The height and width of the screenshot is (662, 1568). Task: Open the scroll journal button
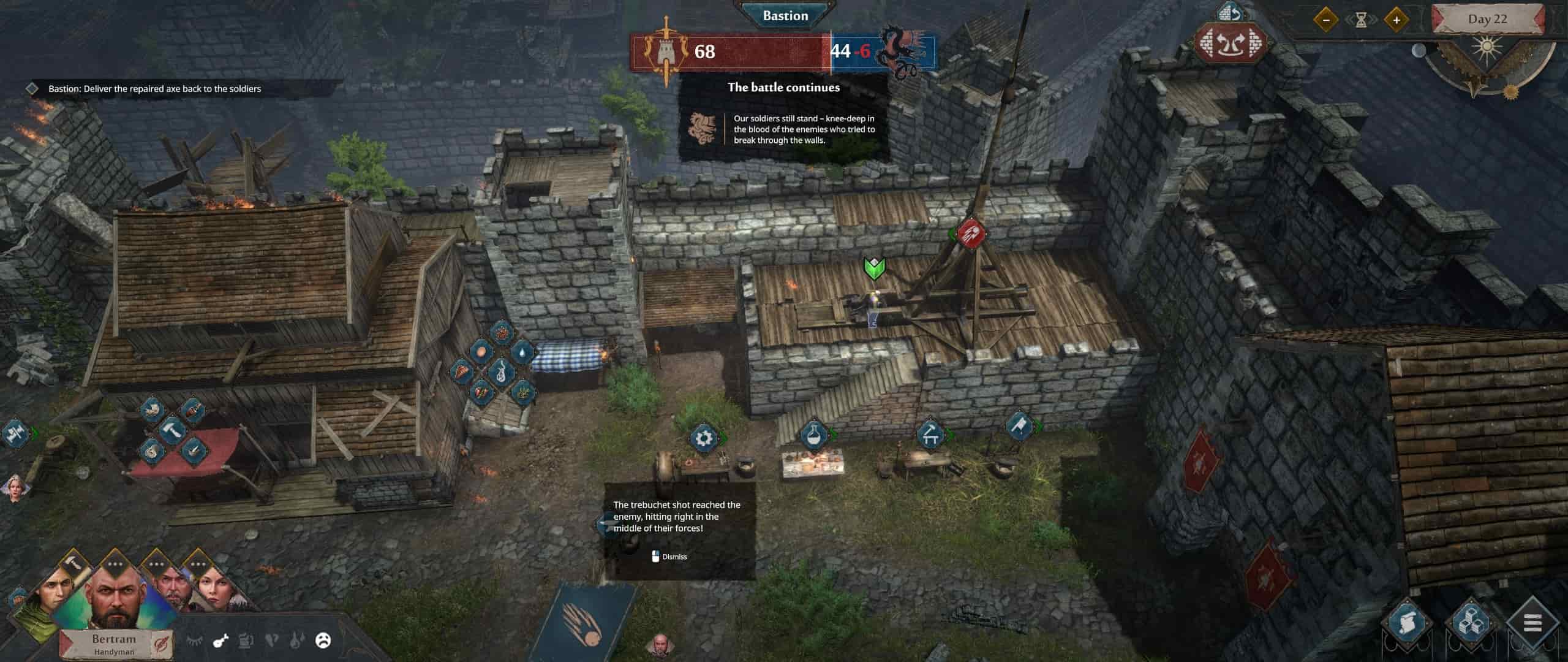[1407, 625]
